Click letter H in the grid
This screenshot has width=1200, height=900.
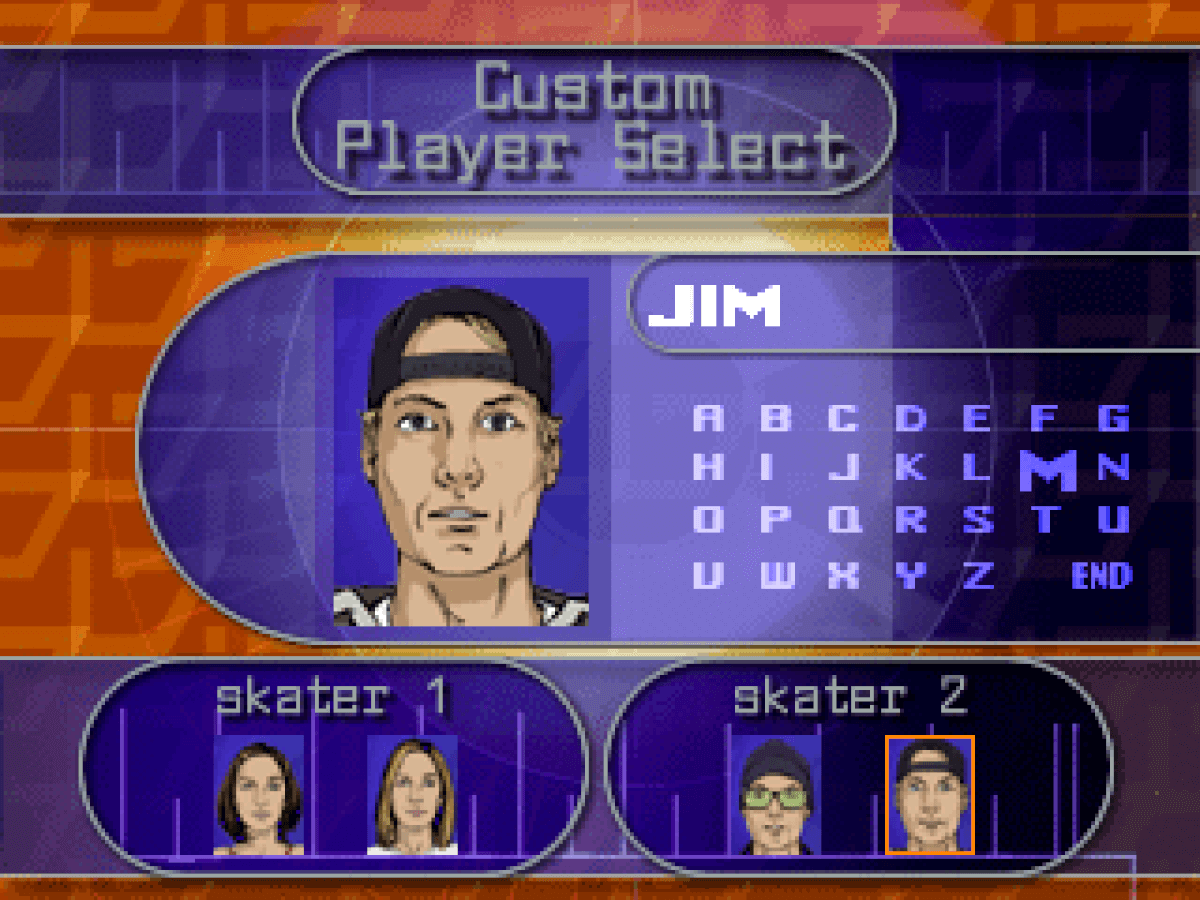tap(708, 468)
